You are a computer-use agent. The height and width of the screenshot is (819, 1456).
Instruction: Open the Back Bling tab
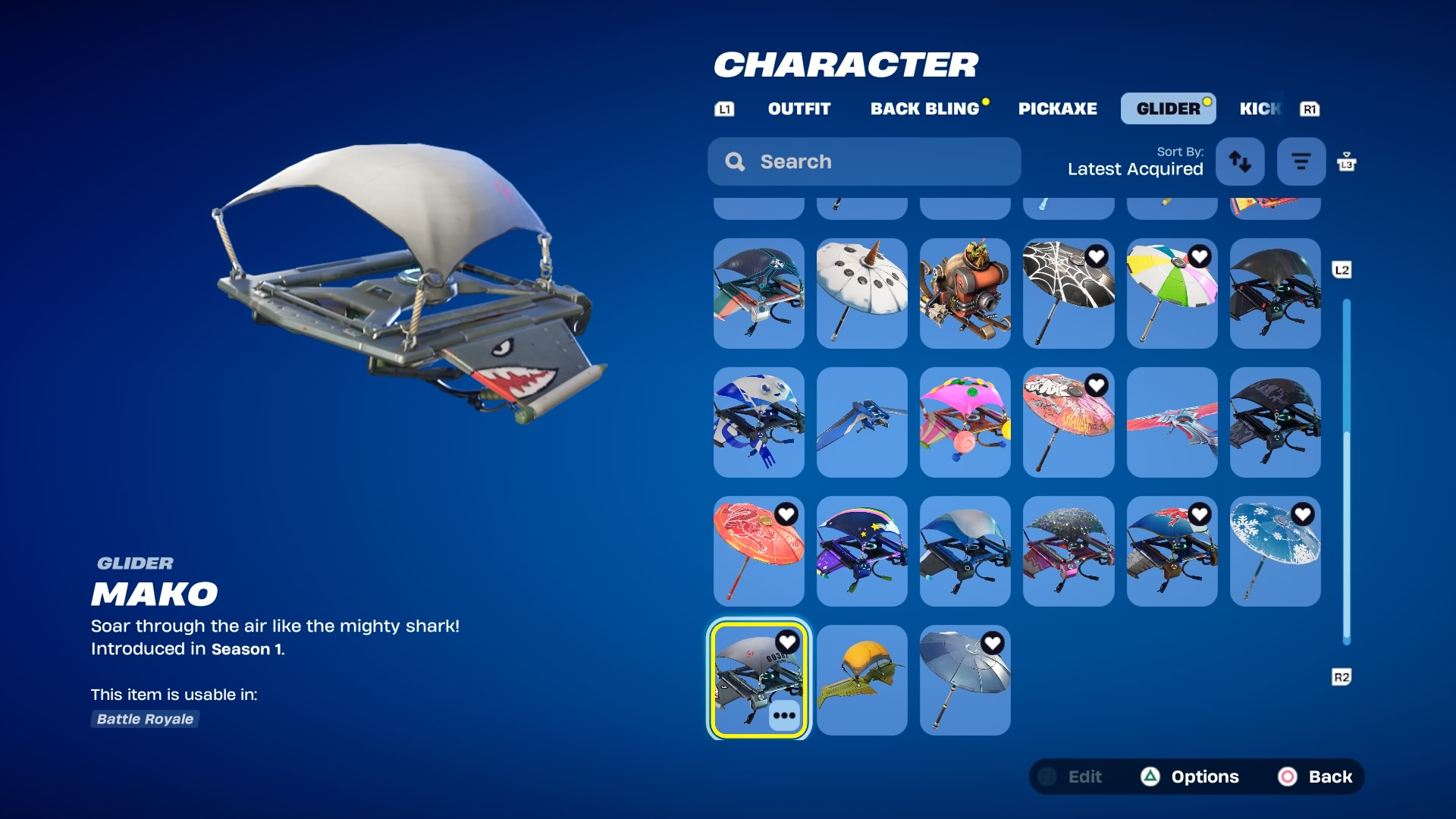pos(924,108)
